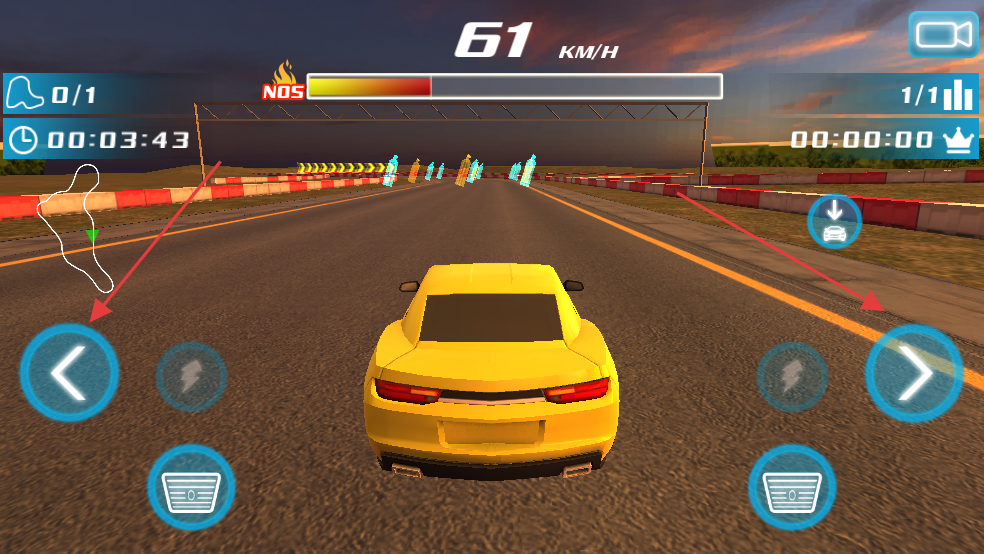This screenshot has width=984, height=554.
Task: Tap the pedal button below the left arrow
Action: (191, 488)
